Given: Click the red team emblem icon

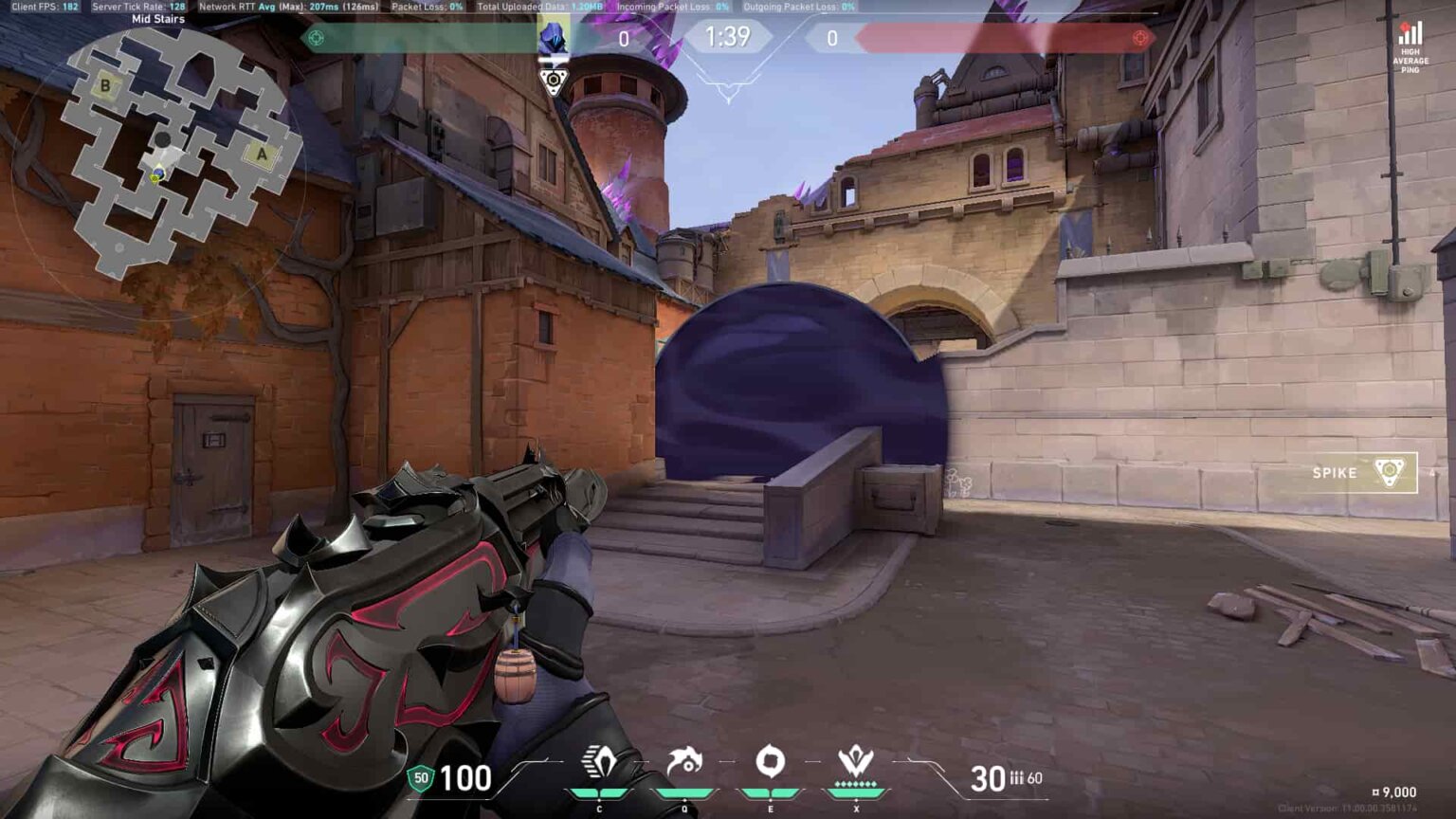Looking at the screenshot, I should click(1139, 38).
